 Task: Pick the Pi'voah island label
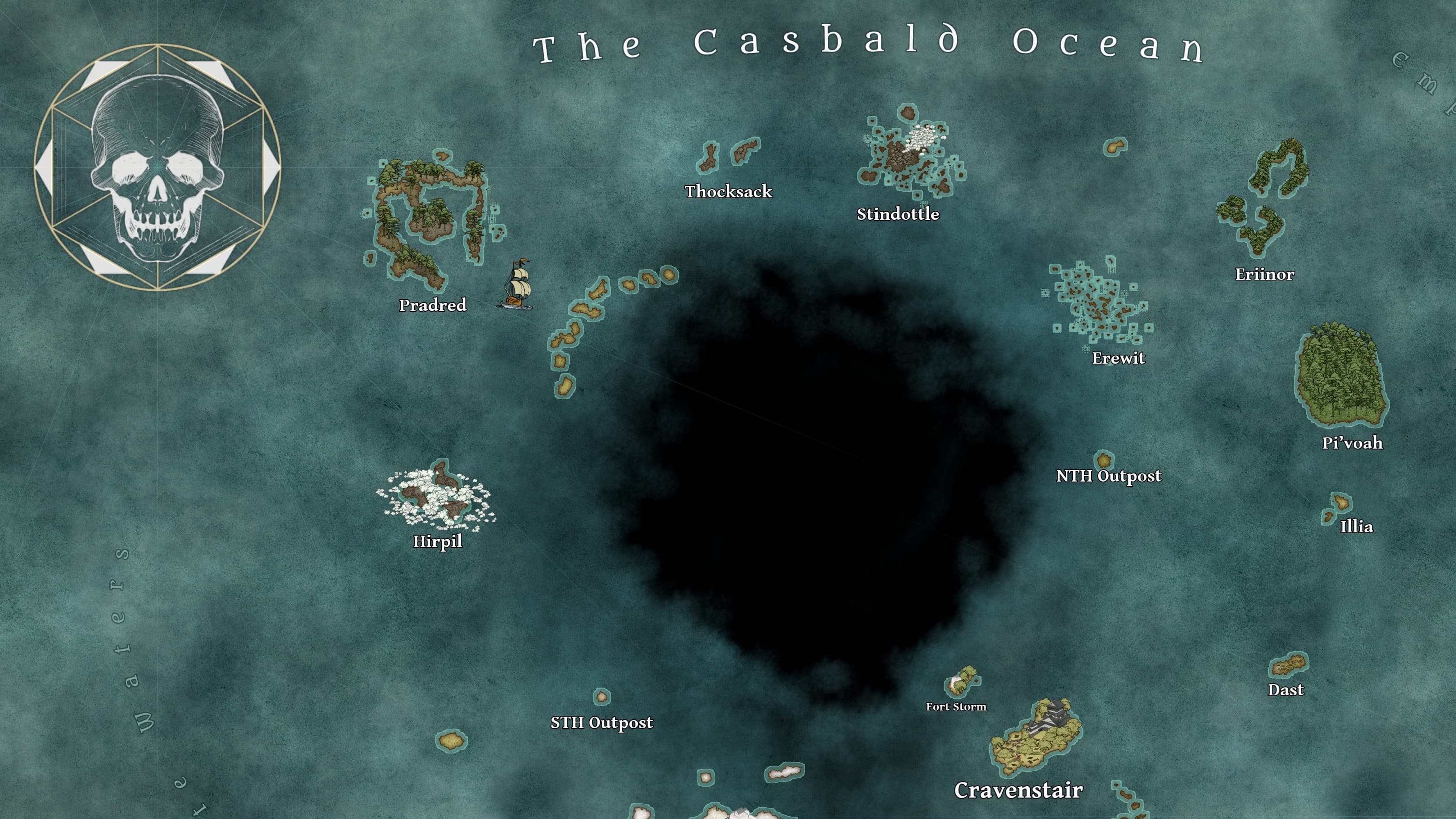coord(1352,443)
